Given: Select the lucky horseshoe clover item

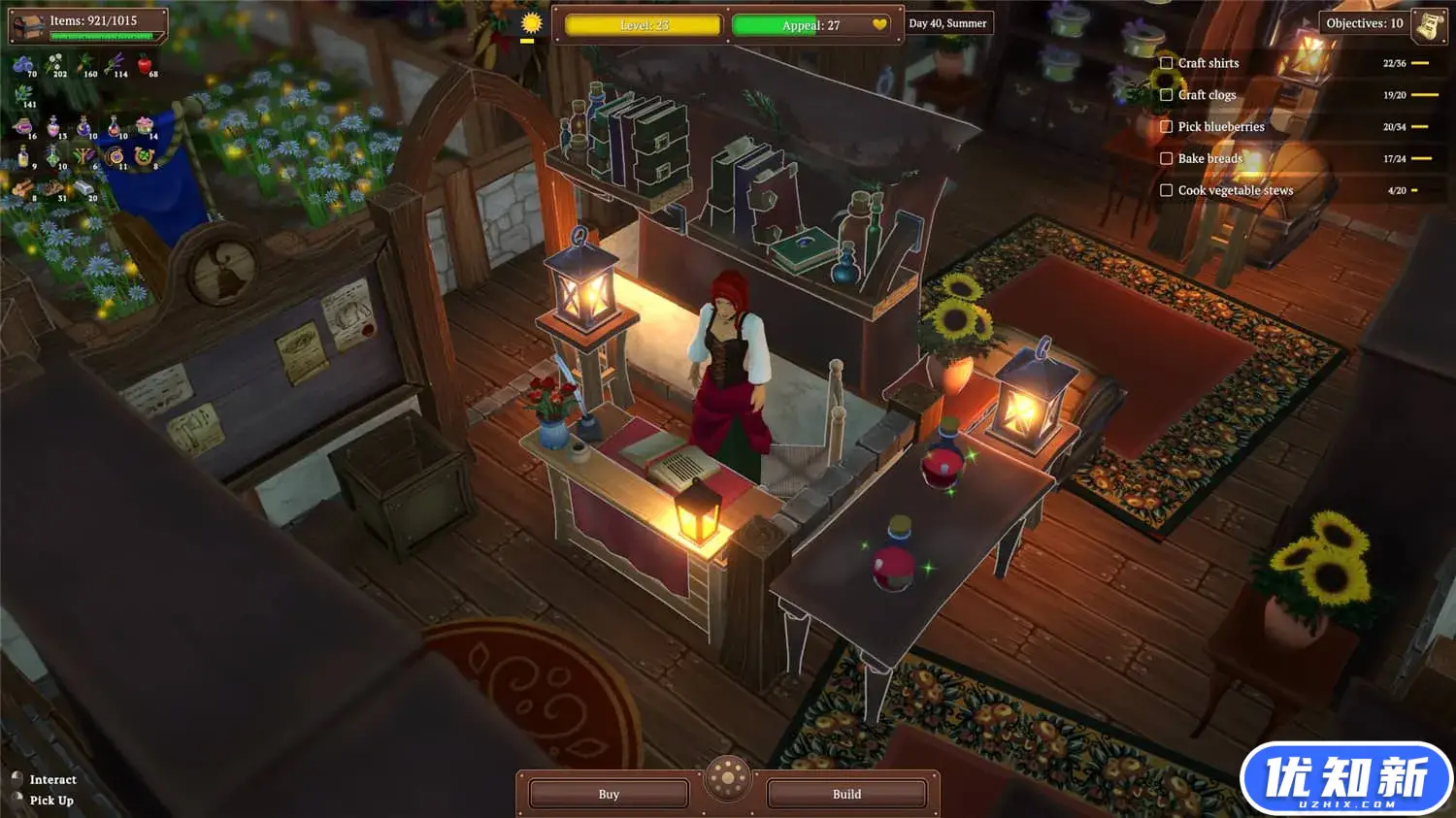Looking at the screenshot, I should point(146,156).
